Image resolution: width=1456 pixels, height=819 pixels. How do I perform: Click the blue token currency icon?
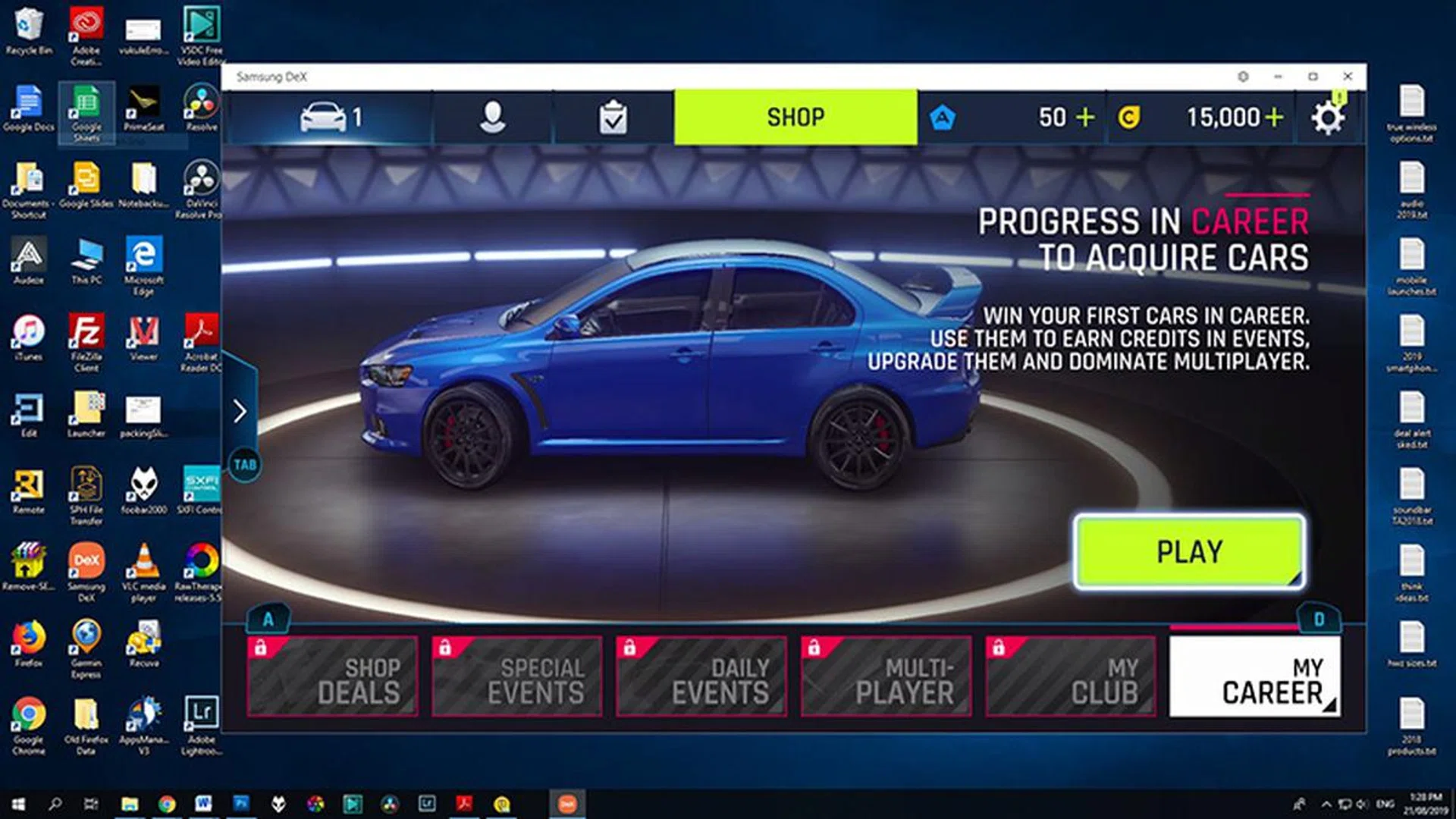943,117
